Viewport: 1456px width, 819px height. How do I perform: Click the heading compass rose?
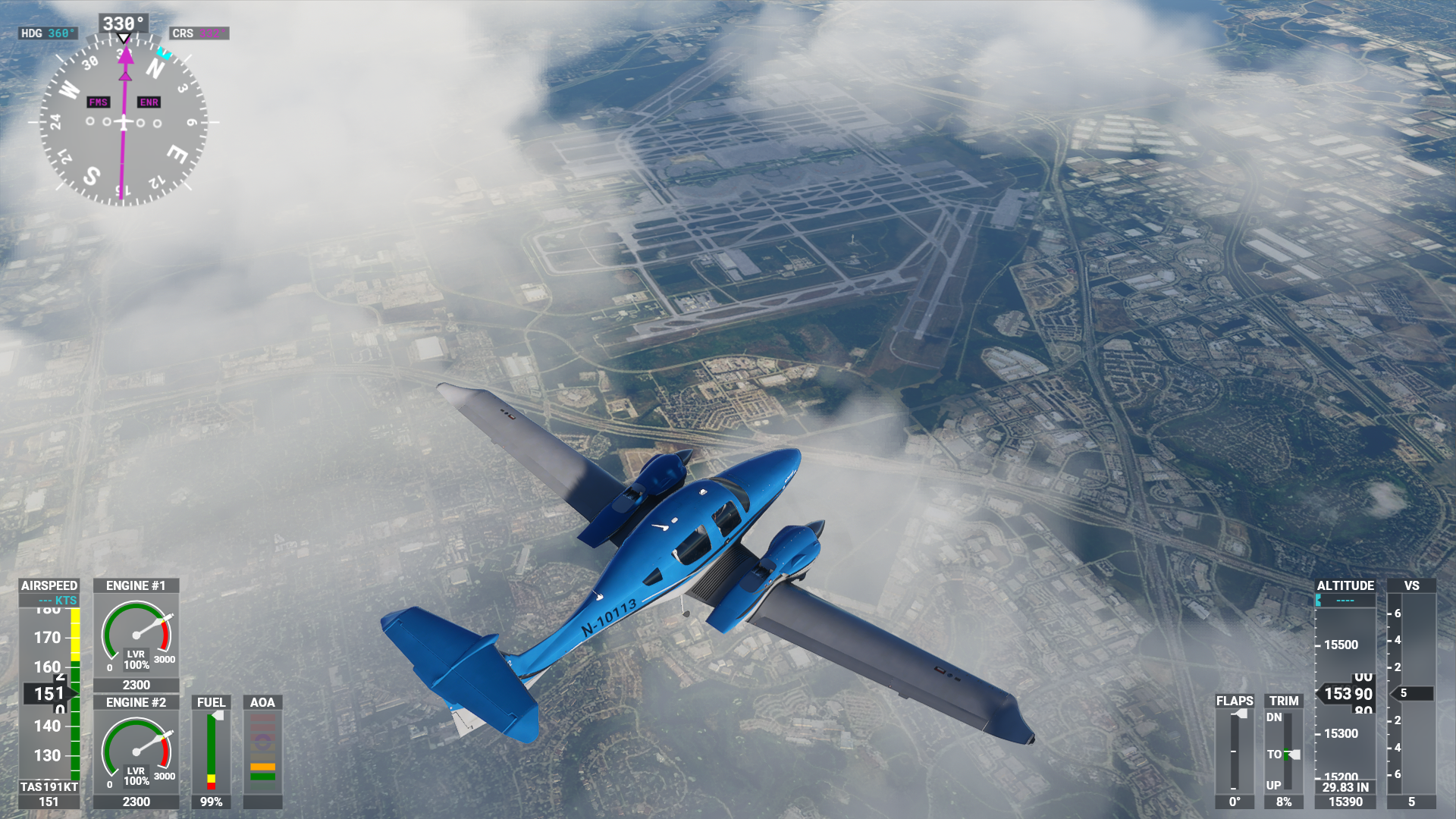click(x=123, y=121)
